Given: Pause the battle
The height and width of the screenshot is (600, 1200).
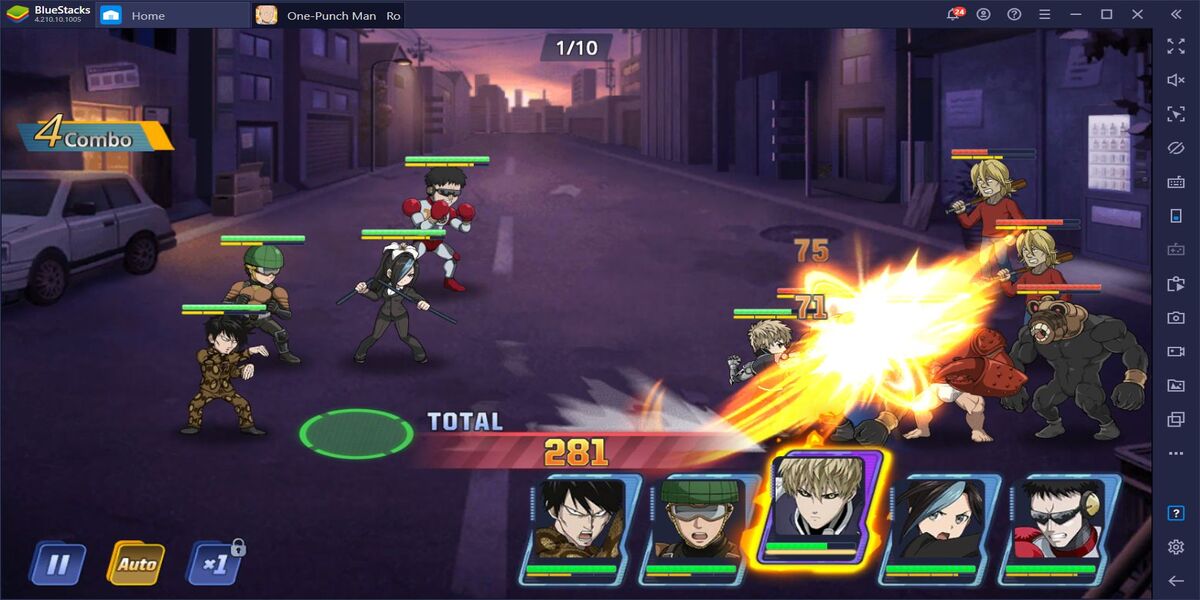Looking at the screenshot, I should tap(57, 564).
